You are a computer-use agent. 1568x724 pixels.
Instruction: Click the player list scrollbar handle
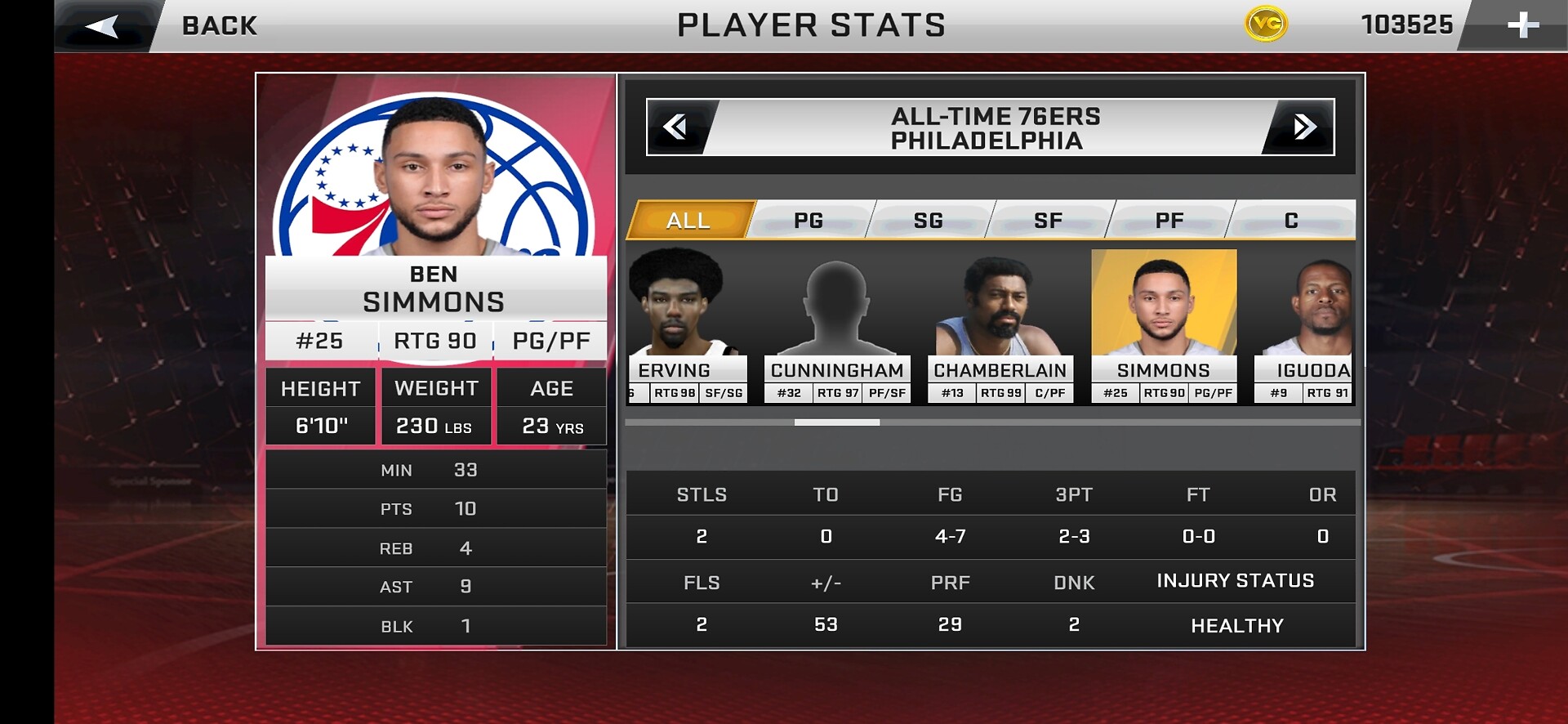[x=837, y=422]
